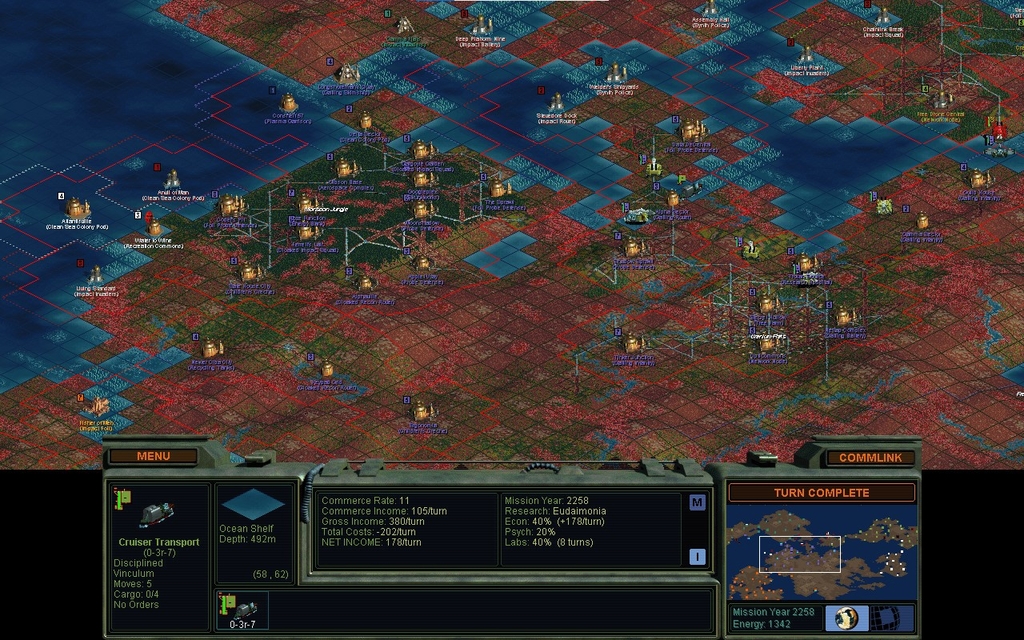
Task: Click the Cruiser Transport unit portrait
Action: (155, 513)
